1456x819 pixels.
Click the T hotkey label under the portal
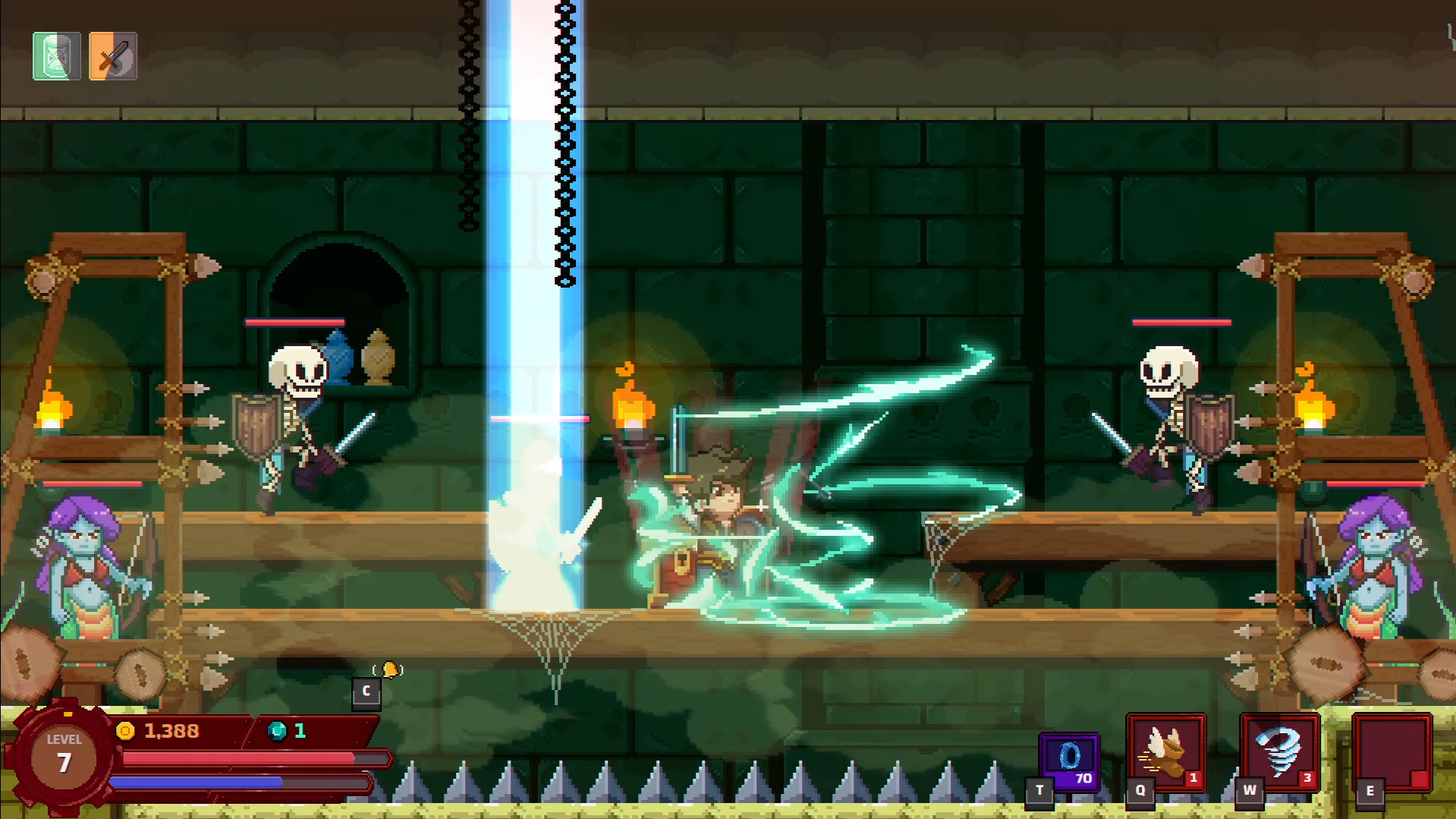pyautogui.click(x=1039, y=789)
